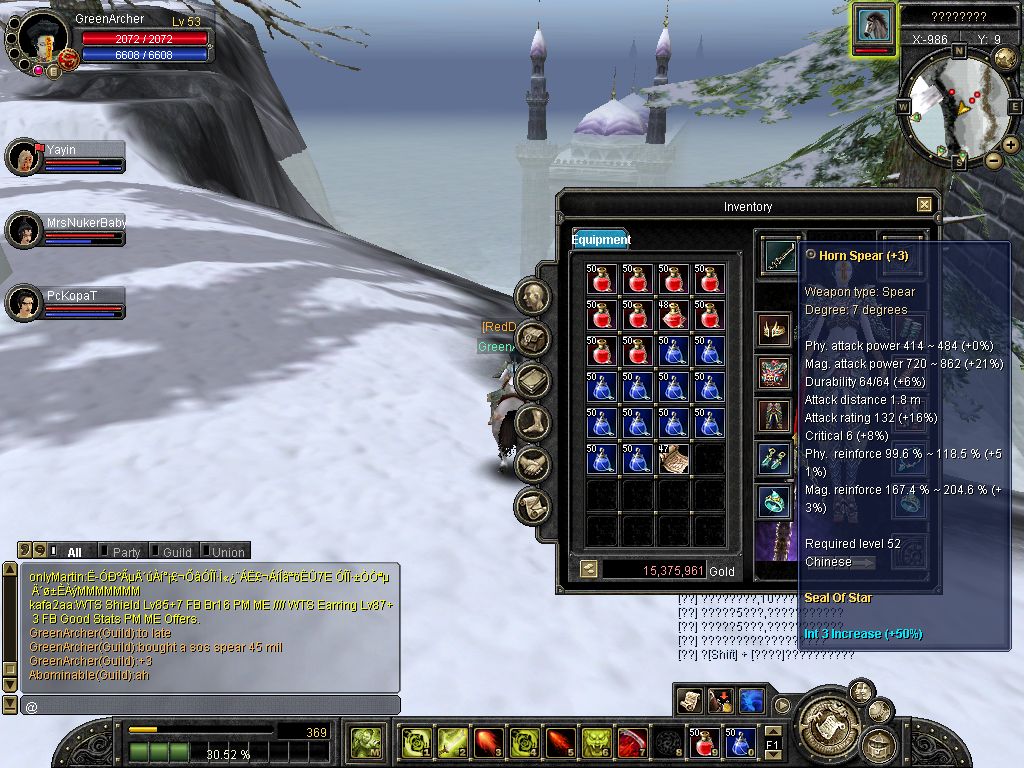The width and height of the screenshot is (1024, 768).
Task: Open the character face side button
Action: [x=533, y=297]
